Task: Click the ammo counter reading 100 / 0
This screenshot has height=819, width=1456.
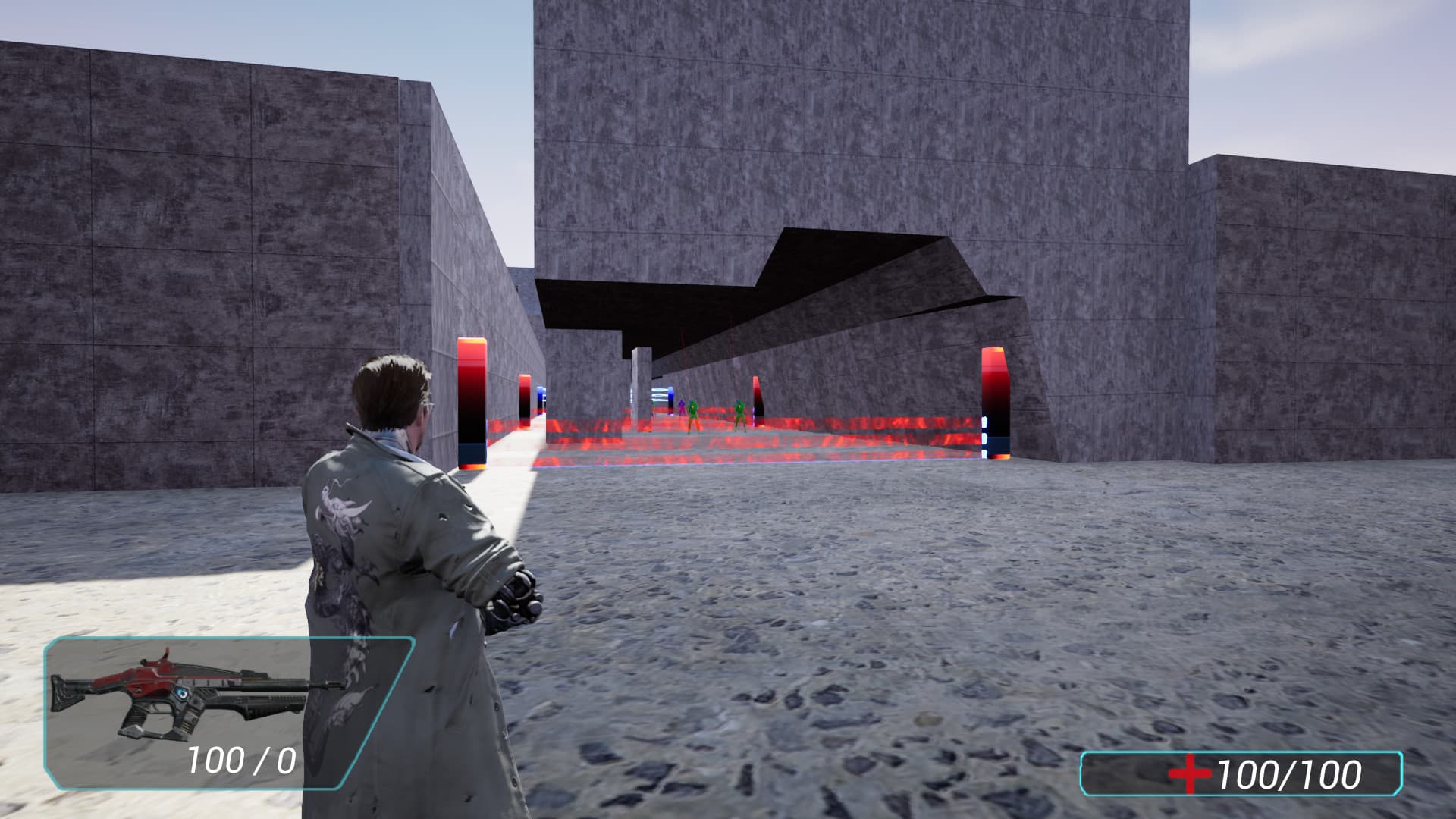Action: tap(241, 758)
